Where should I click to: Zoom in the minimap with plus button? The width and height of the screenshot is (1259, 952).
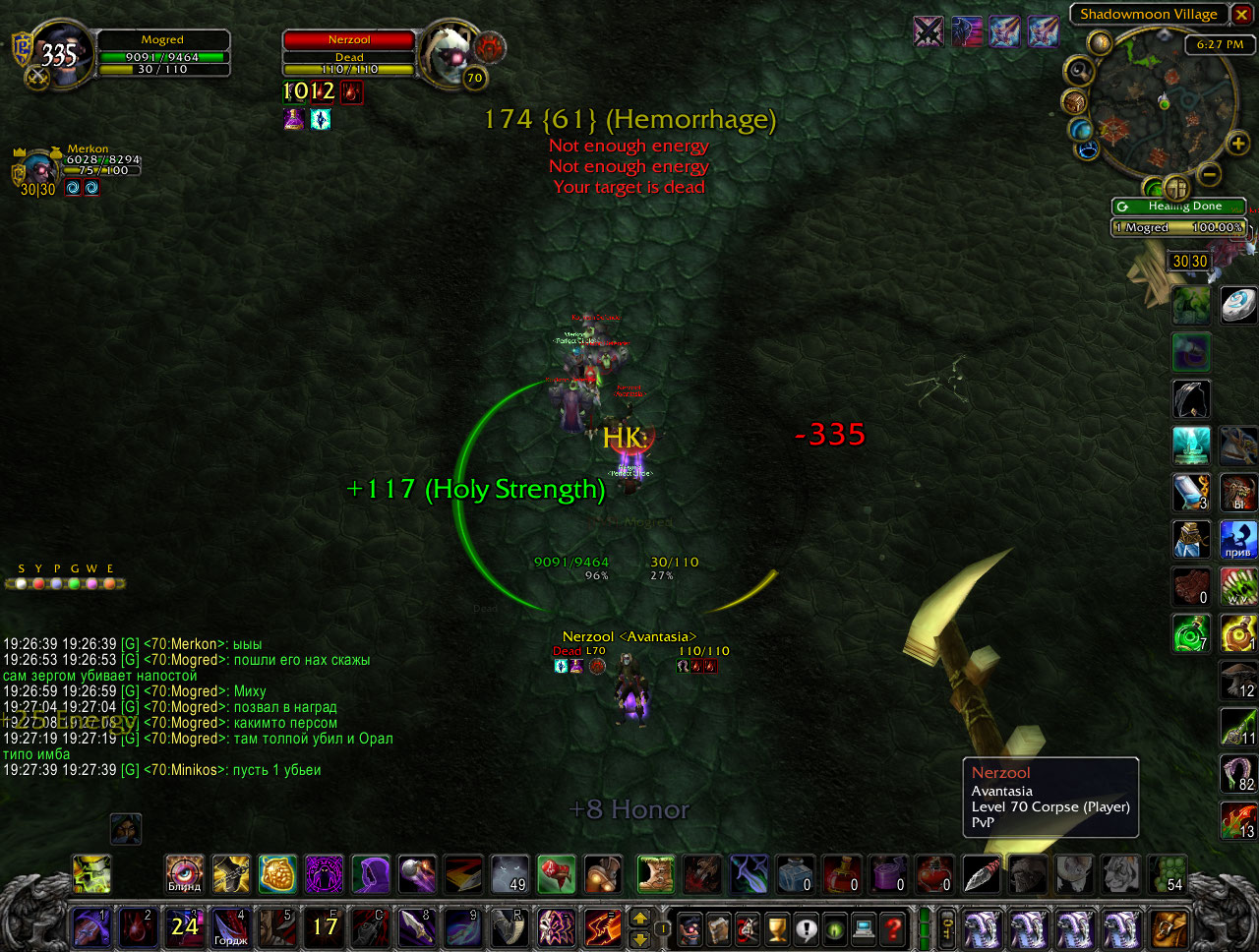[x=1237, y=145]
